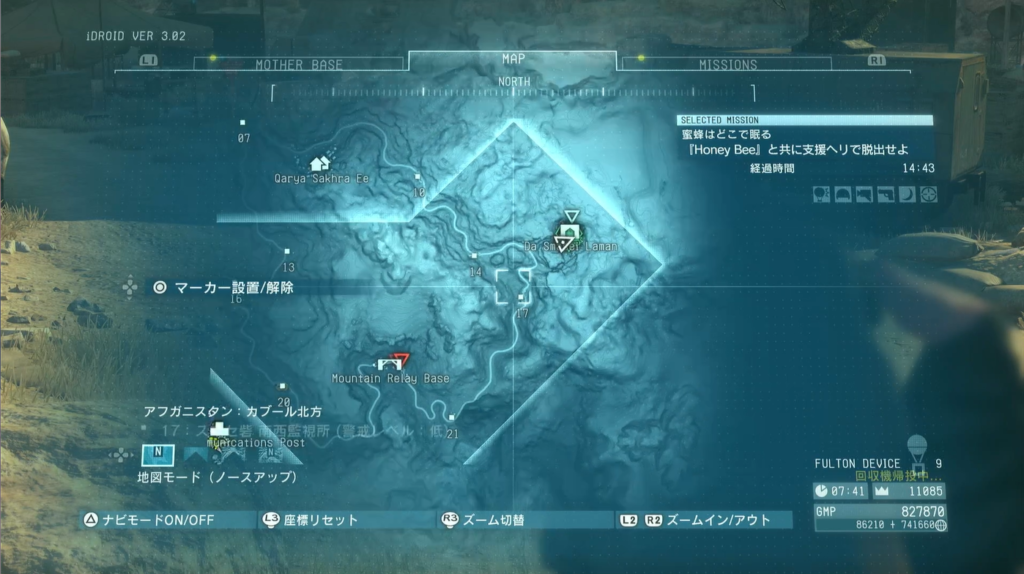Select outpost marker 13
1024x574 pixels.
tap(288, 252)
